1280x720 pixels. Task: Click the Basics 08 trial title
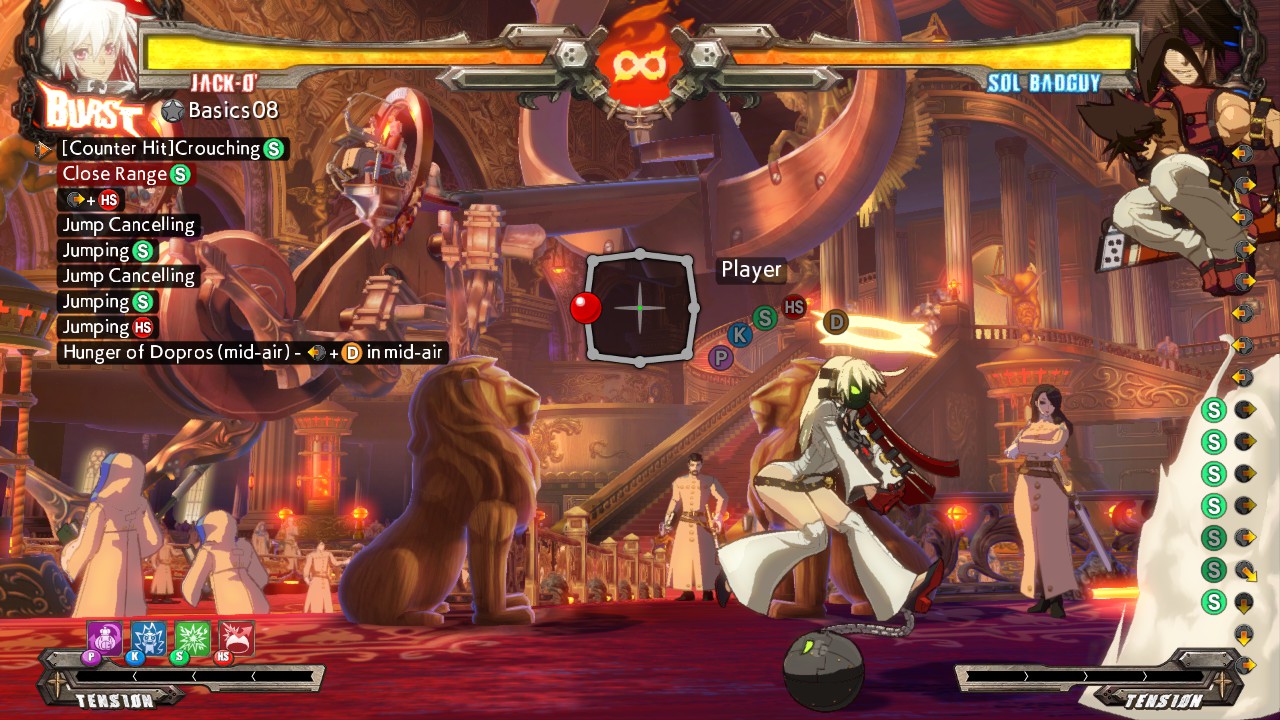pos(232,110)
